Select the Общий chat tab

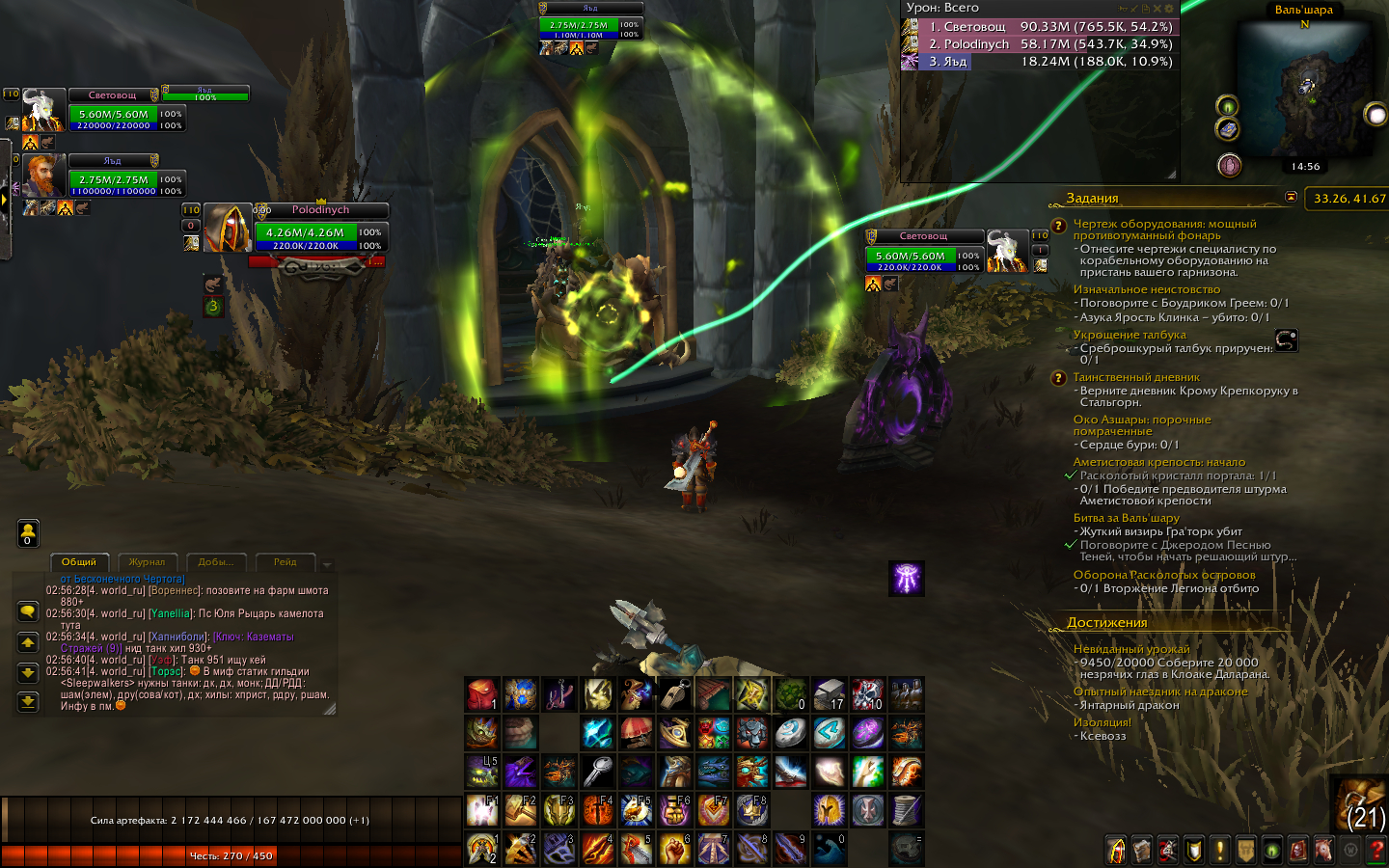[x=79, y=562]
